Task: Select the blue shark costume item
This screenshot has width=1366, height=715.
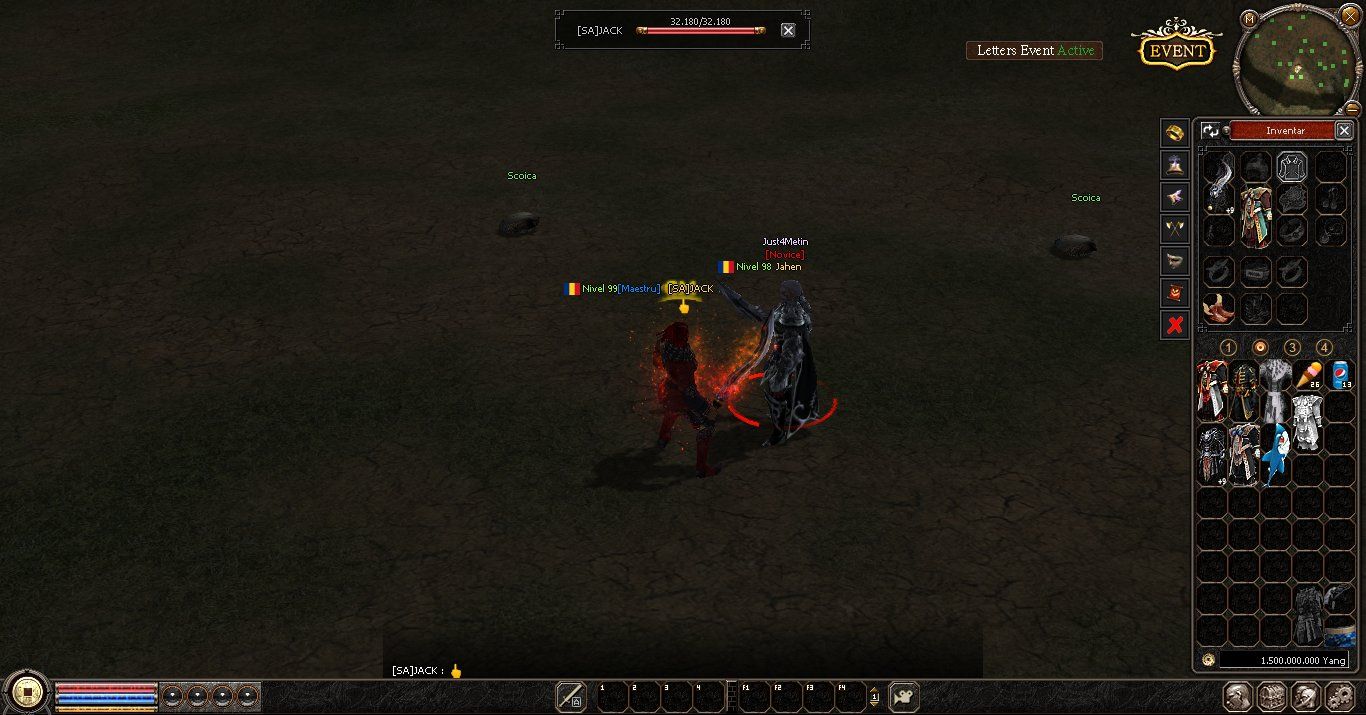Action: coord(1275,450)
